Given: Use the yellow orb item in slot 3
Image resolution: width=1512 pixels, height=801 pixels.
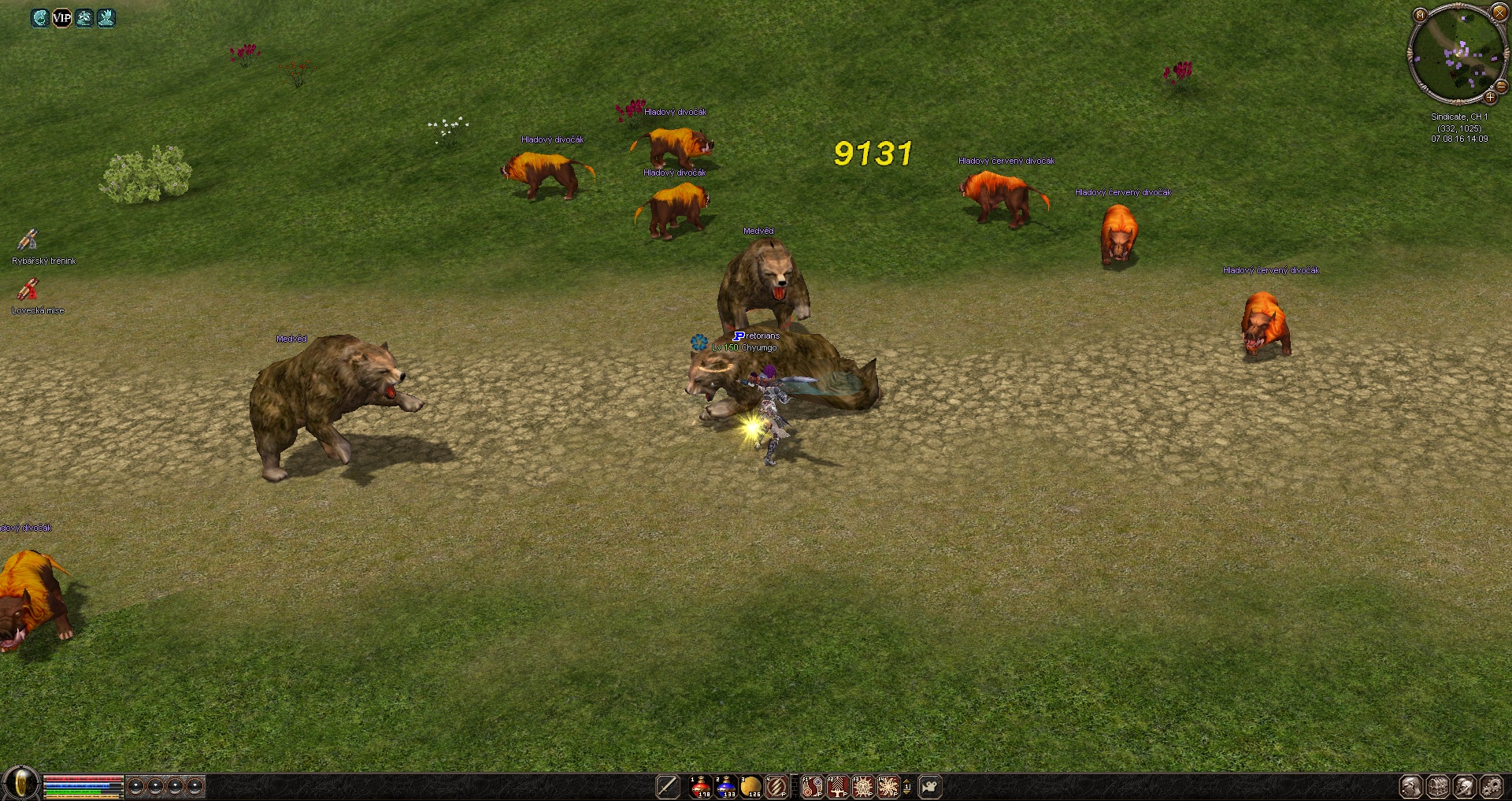Looking at the screenshot, I should [750, 786].
